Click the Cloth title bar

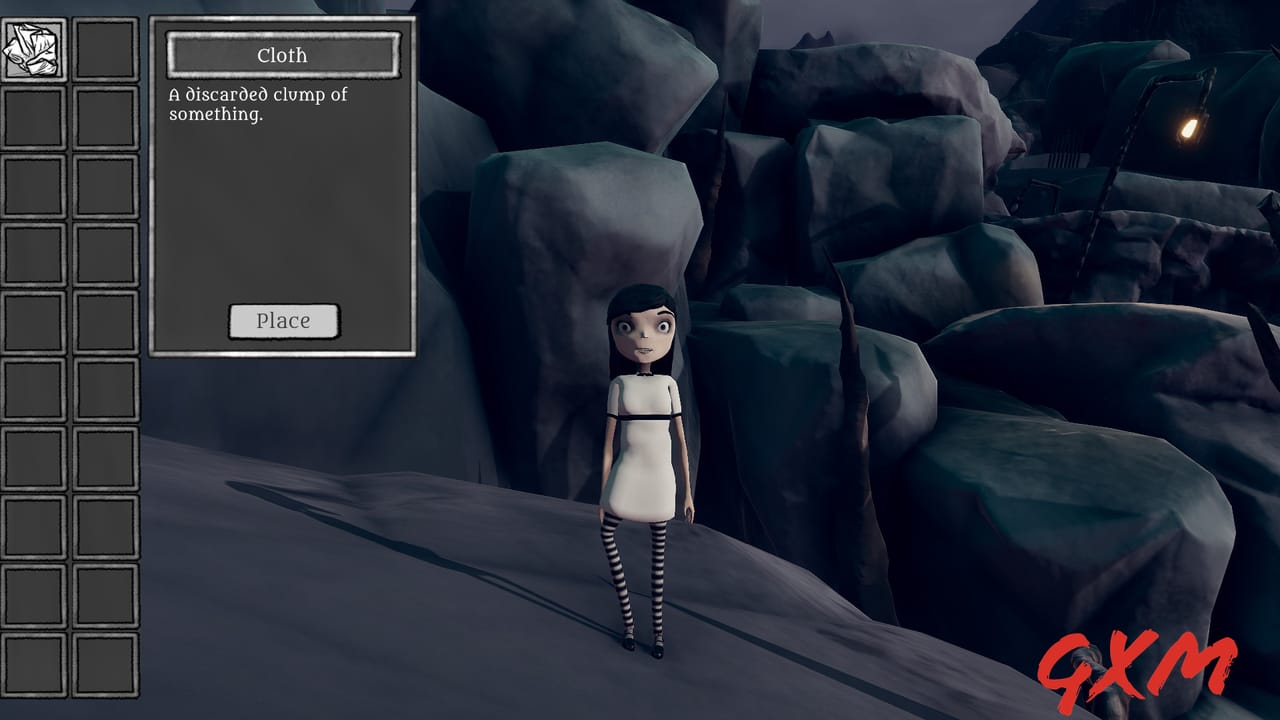point(283,55)
